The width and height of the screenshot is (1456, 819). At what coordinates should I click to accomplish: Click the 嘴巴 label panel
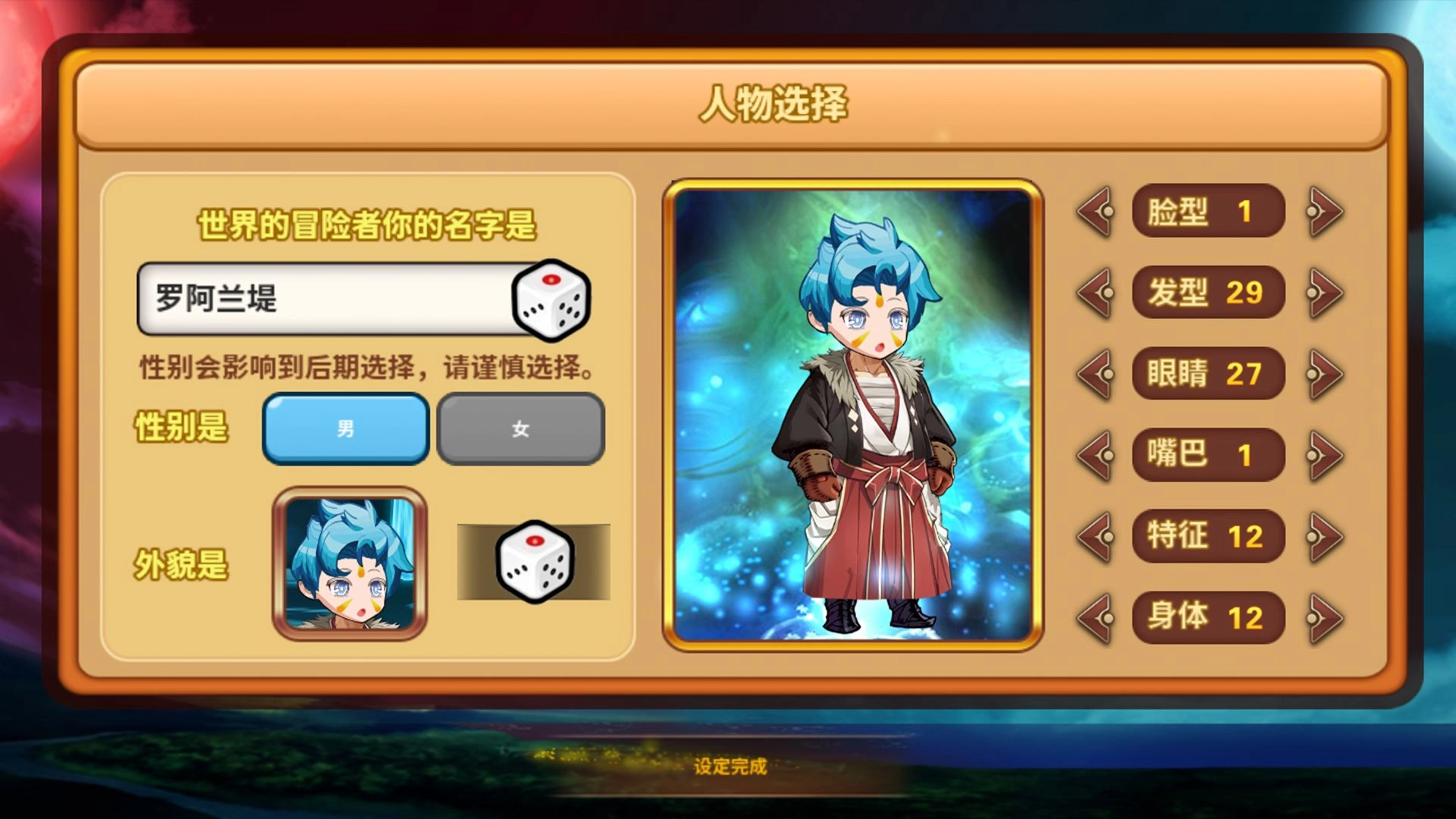(1207, 455)
